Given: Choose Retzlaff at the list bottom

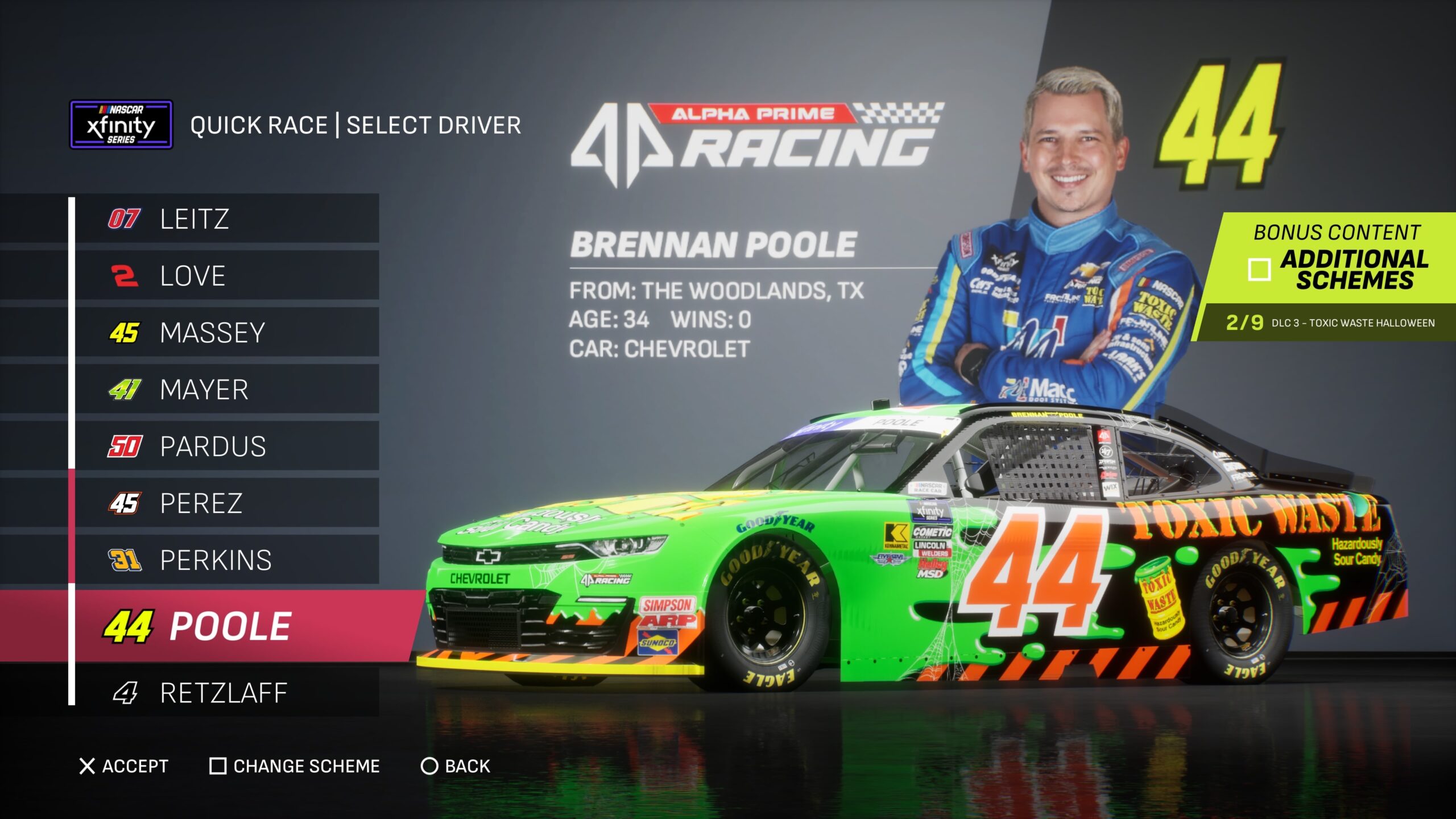Looking at the screenshot, I should point(226,693).
